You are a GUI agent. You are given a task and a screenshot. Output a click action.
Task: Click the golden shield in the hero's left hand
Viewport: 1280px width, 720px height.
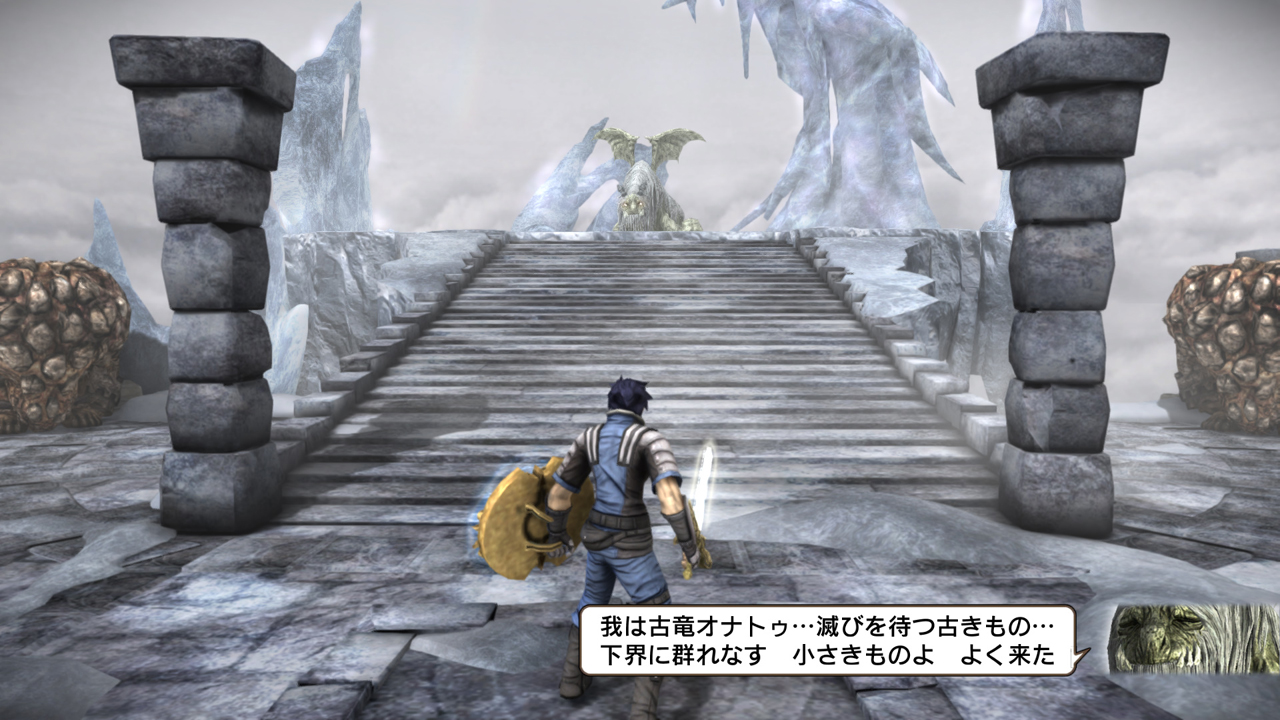(525, 520)
